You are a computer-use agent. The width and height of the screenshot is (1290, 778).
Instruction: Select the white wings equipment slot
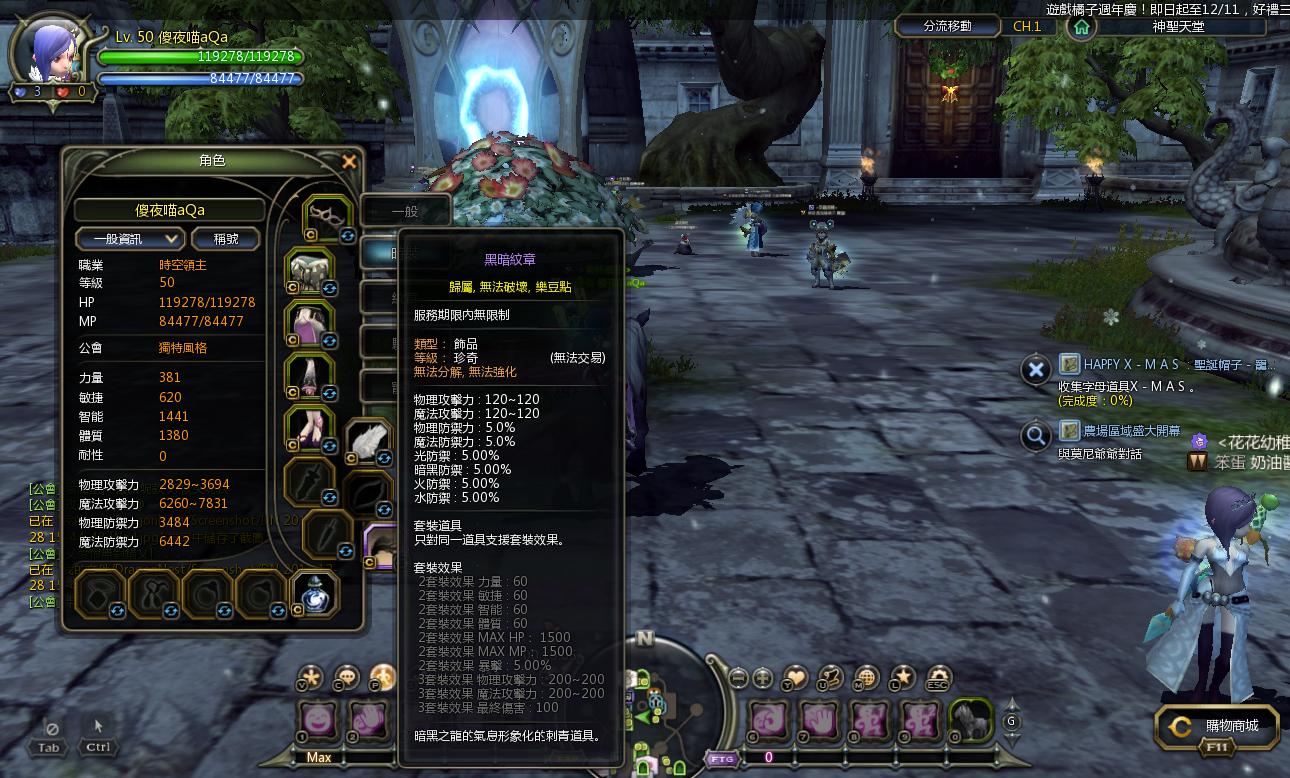(x=369, y=441)
